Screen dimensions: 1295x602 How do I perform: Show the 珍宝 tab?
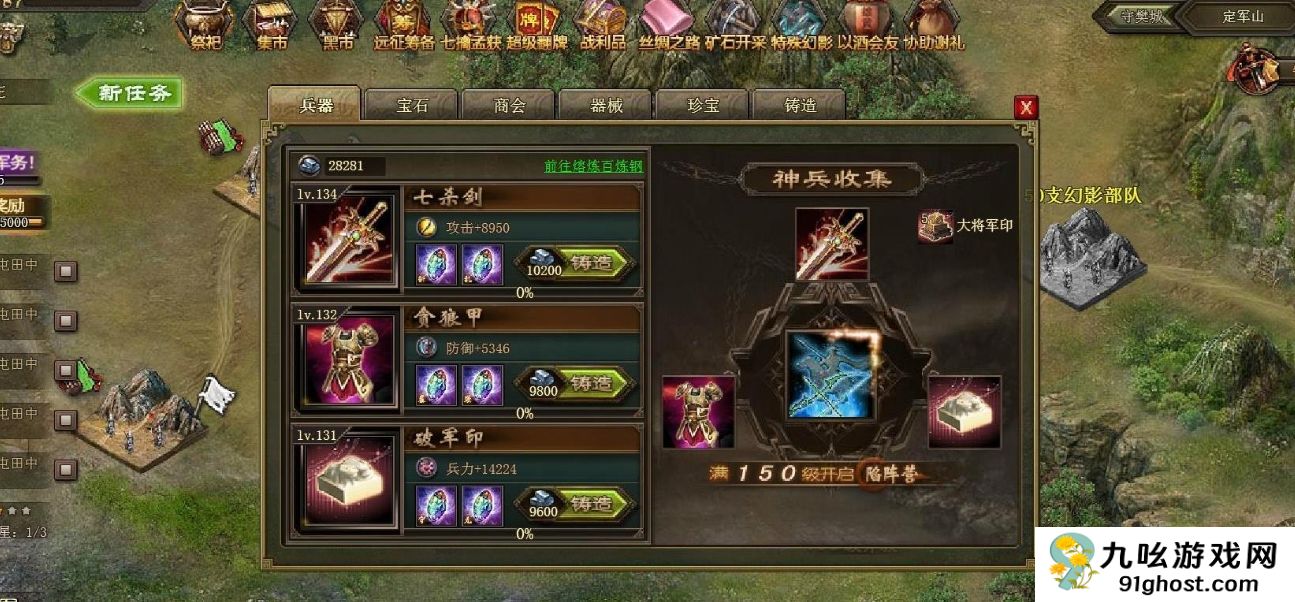[703, 106]
